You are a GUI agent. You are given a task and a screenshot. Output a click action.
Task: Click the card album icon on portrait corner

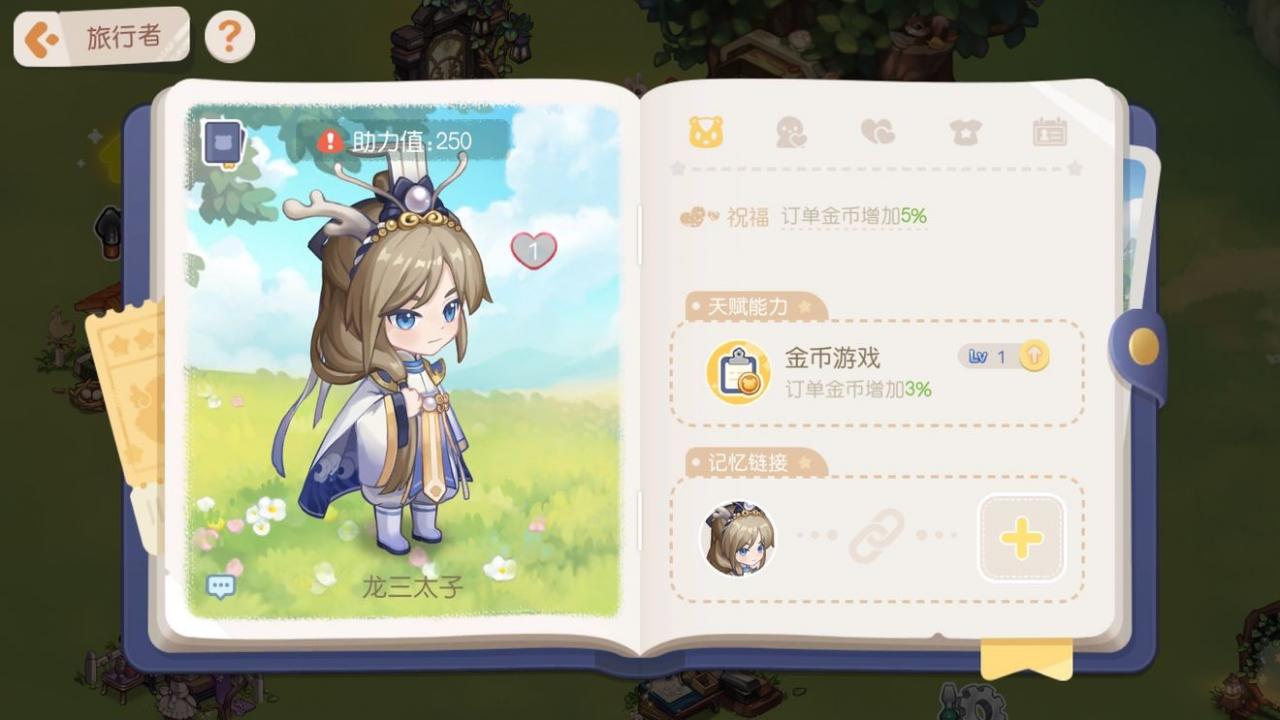(221, 140)
